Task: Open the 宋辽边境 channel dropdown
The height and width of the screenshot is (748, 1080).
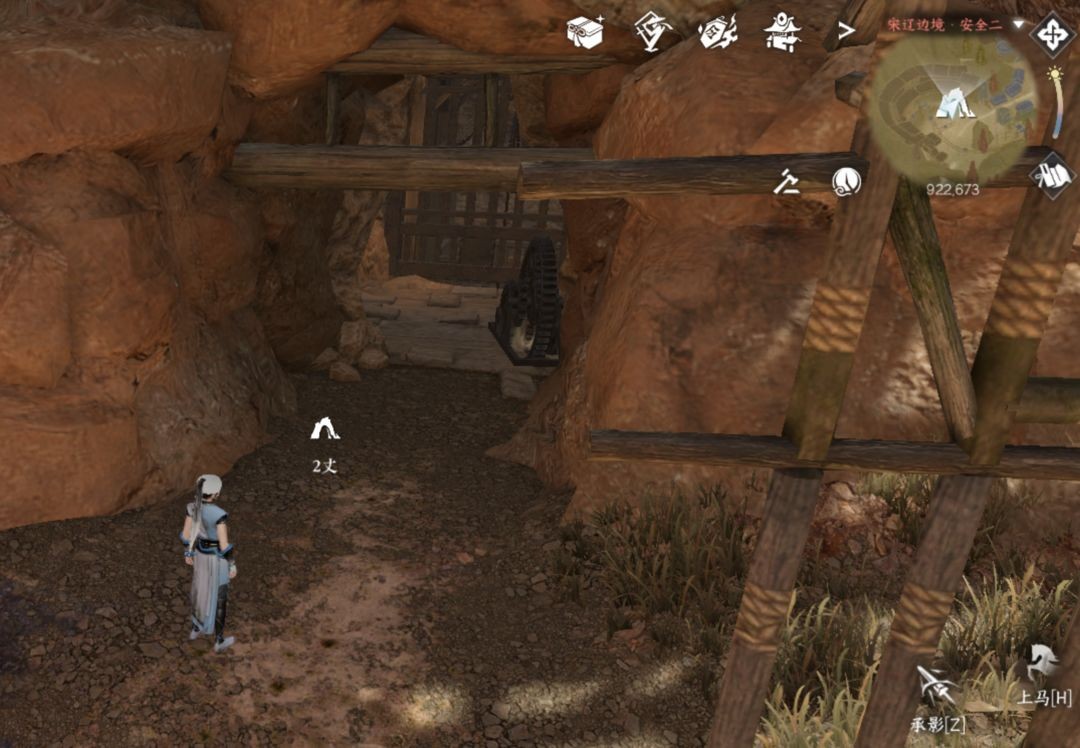Action: [x=1018, y=23]
